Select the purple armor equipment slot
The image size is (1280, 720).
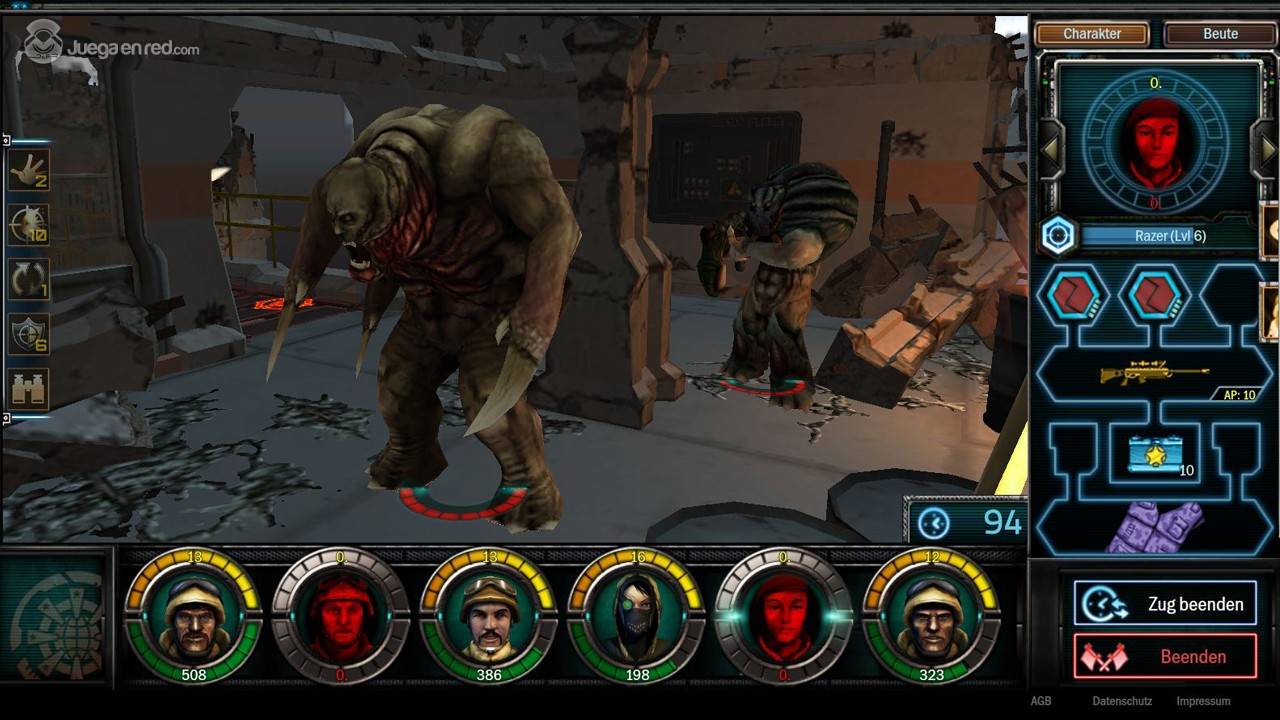tap(1155, 527)
